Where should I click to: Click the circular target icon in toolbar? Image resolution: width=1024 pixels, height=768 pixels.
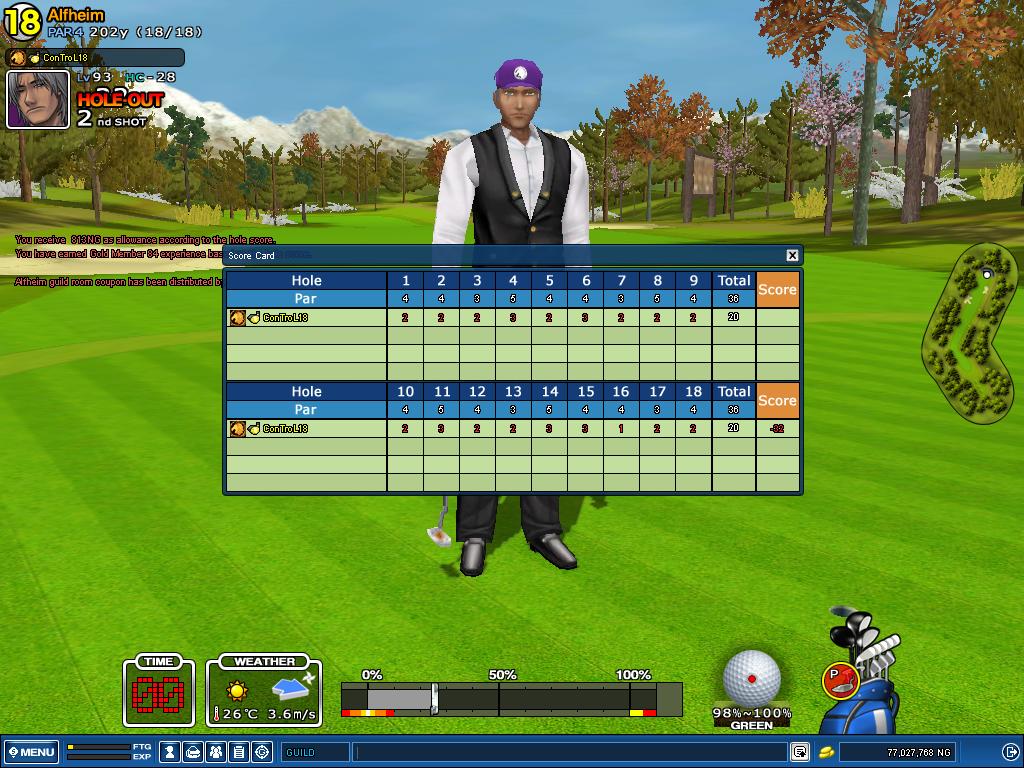pyautogui.click(x=263, y=752)
